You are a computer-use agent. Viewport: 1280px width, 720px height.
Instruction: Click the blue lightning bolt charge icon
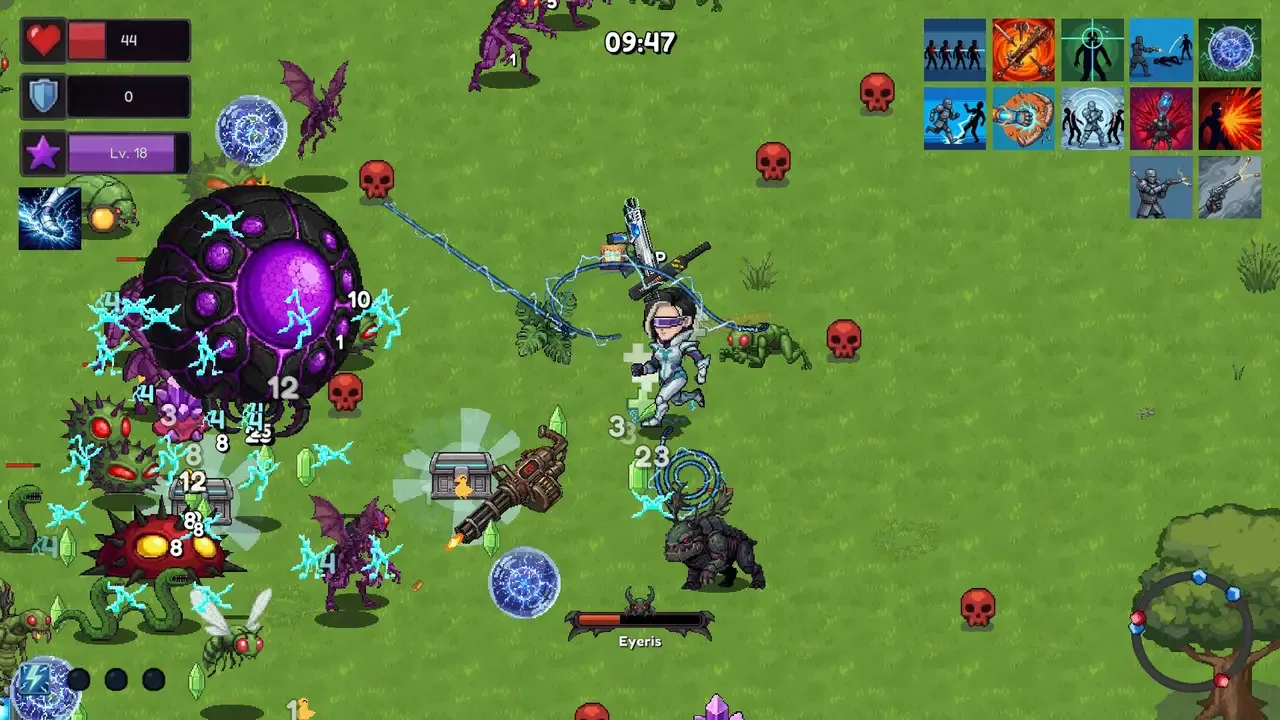click(x=35, y=679)
